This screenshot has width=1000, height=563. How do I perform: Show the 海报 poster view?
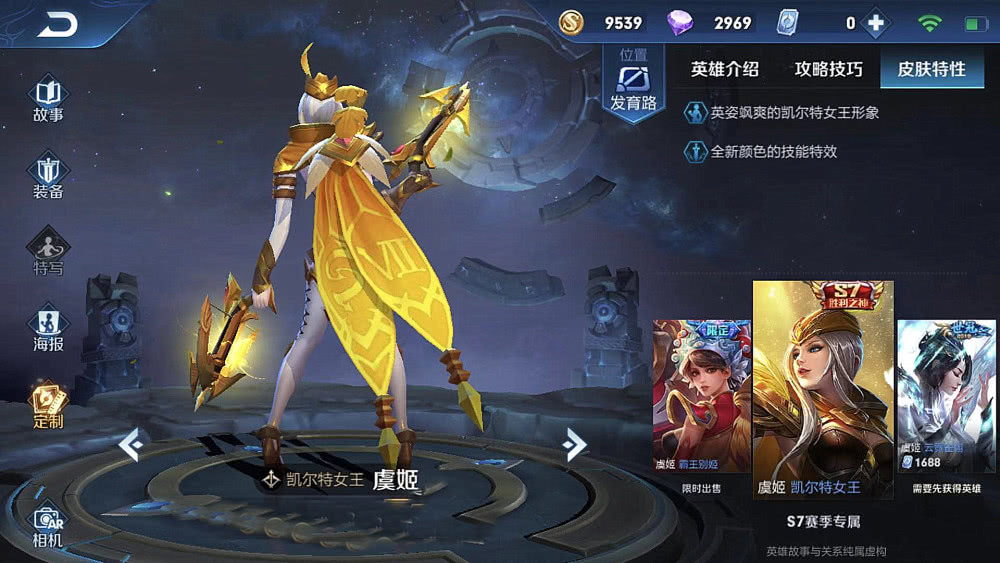click(x=48, y=330)
